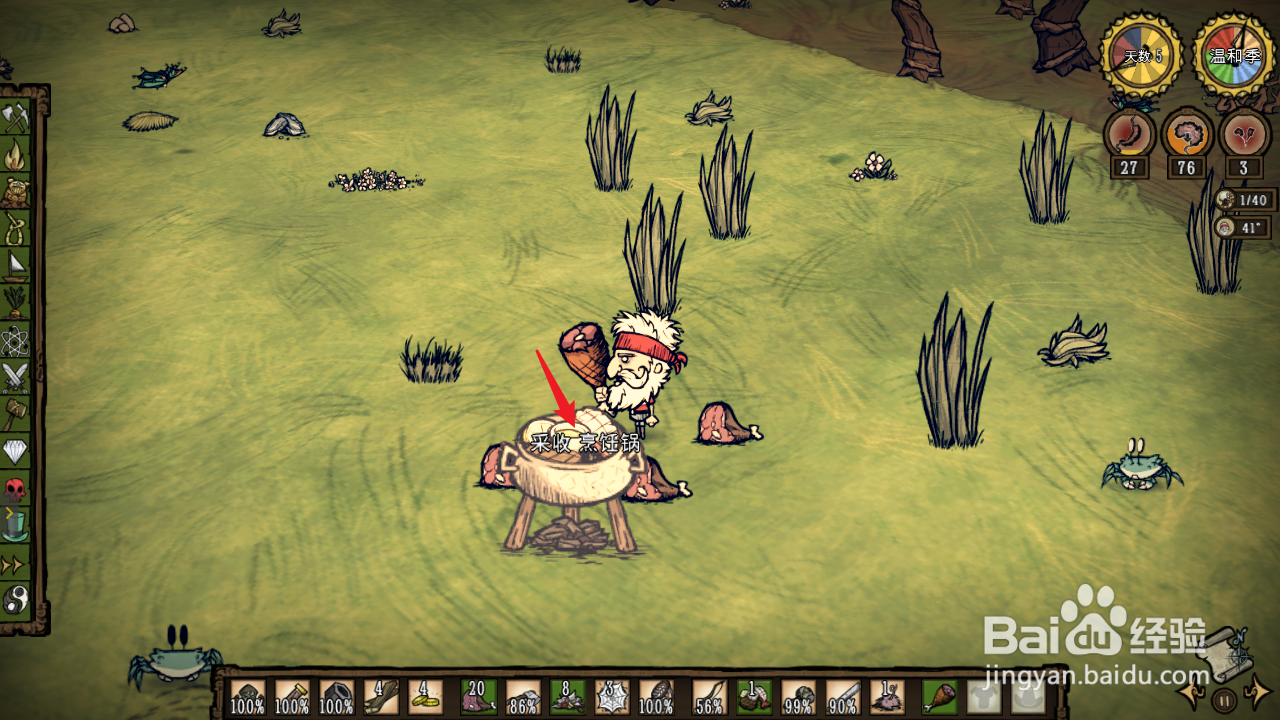Select the fishing rod at 56%
This screenshot has height=720, width=1280.
point(710,697)
